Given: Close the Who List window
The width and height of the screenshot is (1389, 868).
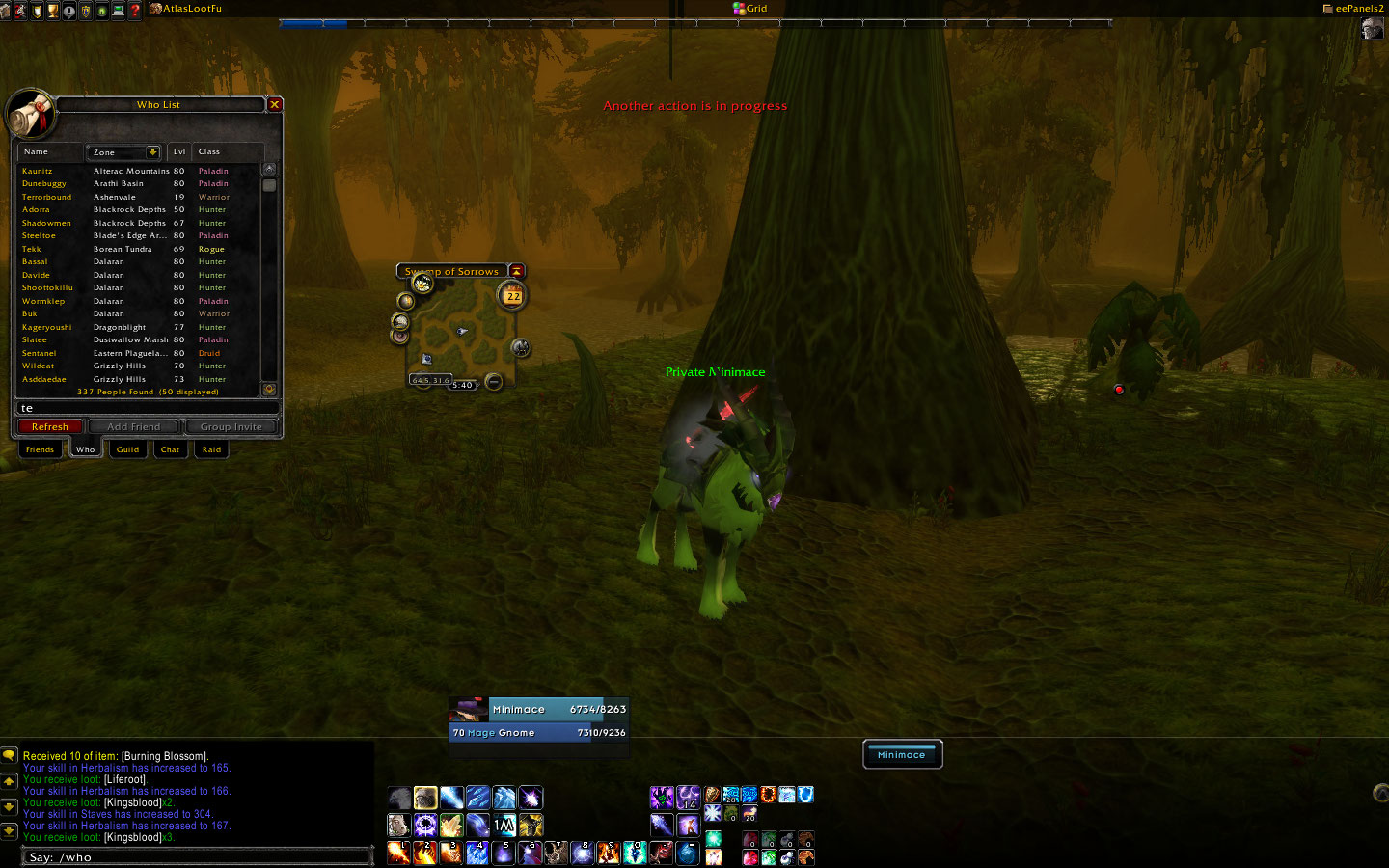Looking at the screenshot, I should 275,104.
